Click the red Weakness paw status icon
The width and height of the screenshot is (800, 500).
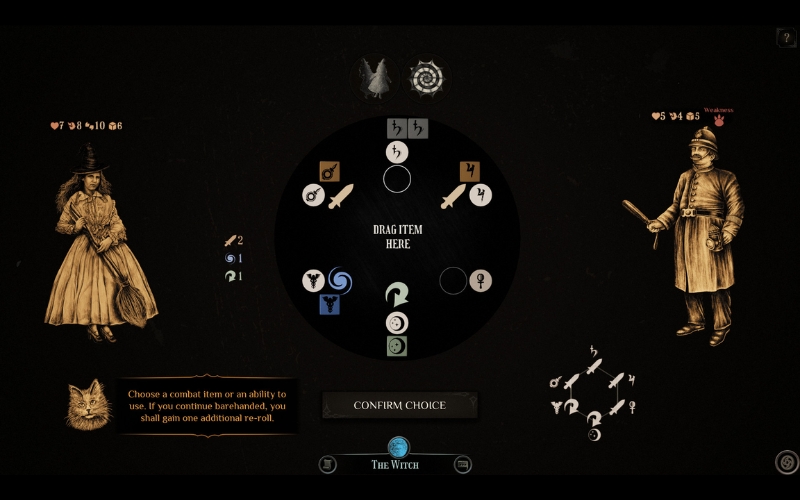click(x=717, y=120)
